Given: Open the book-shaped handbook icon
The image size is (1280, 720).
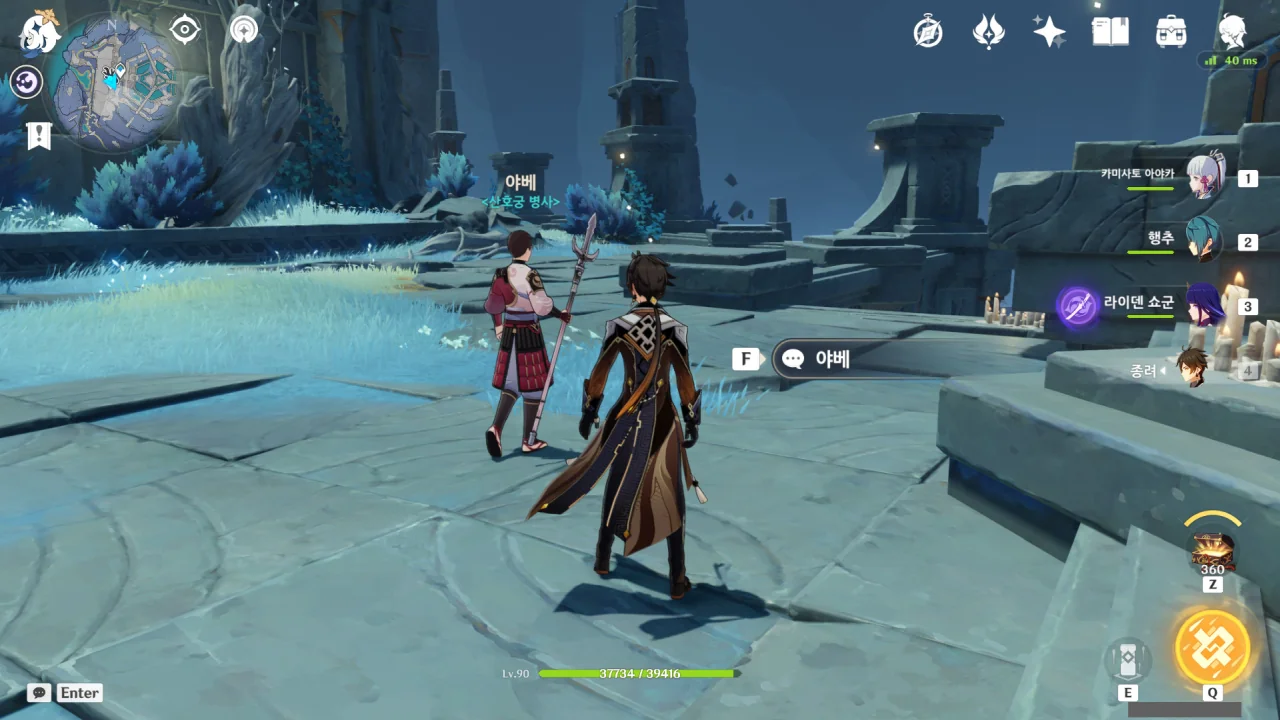Looking at the screenshot, I should (1110, 32).
